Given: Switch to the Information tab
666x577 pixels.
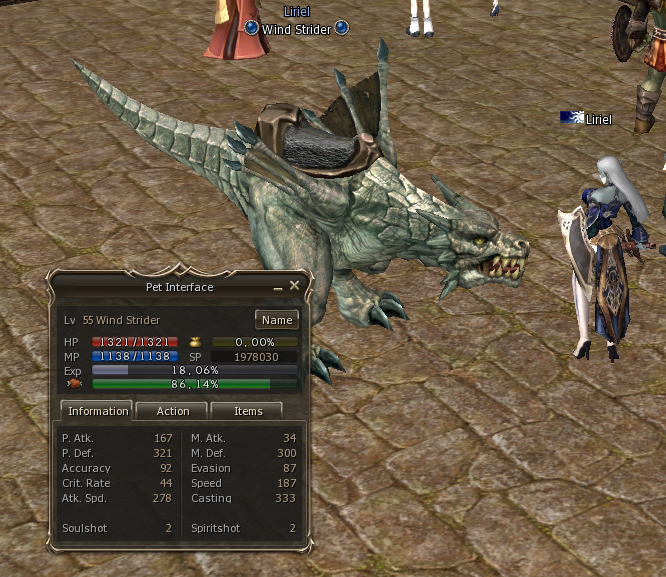Looking at the screenshot, I should tap(97, 411).
